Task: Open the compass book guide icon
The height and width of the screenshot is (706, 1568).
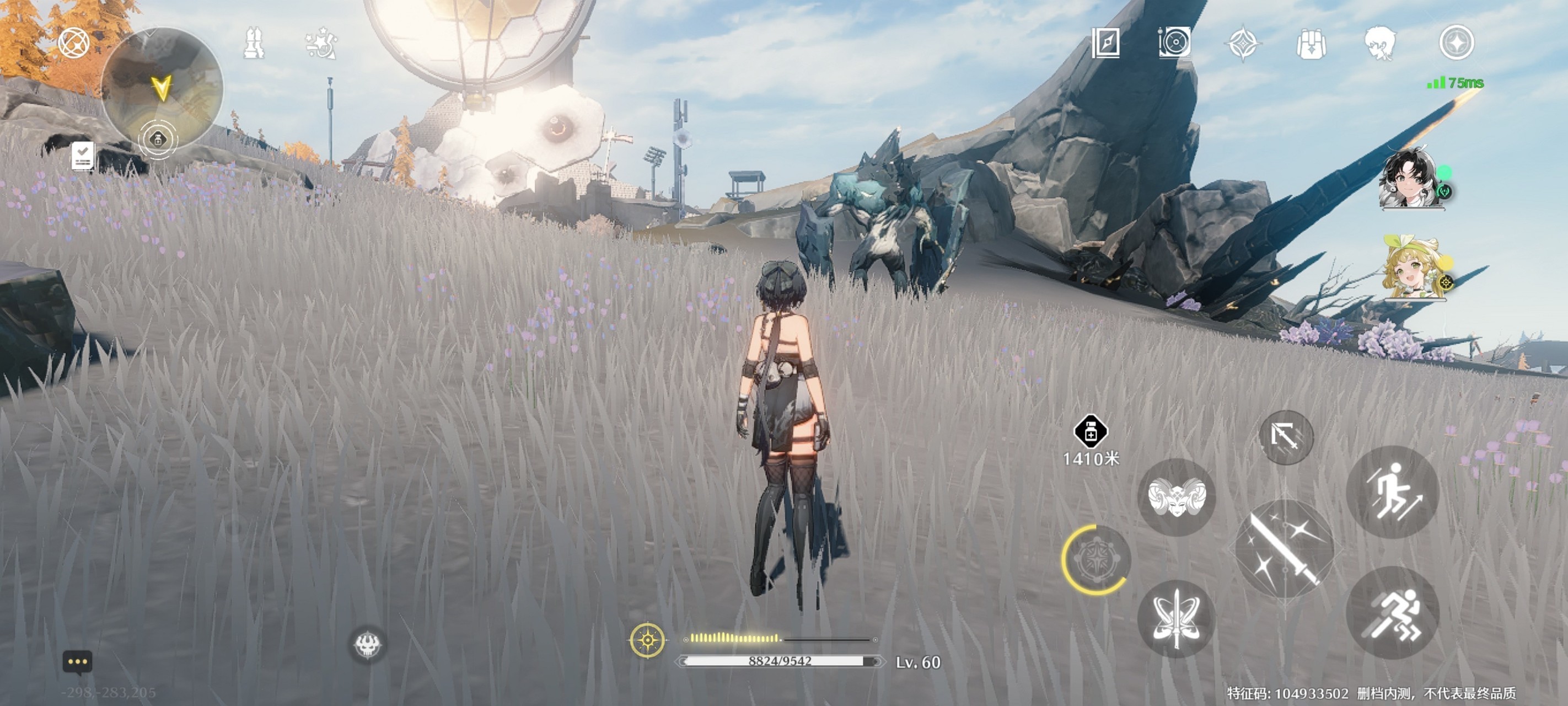Action: [x=1105, y=42]
